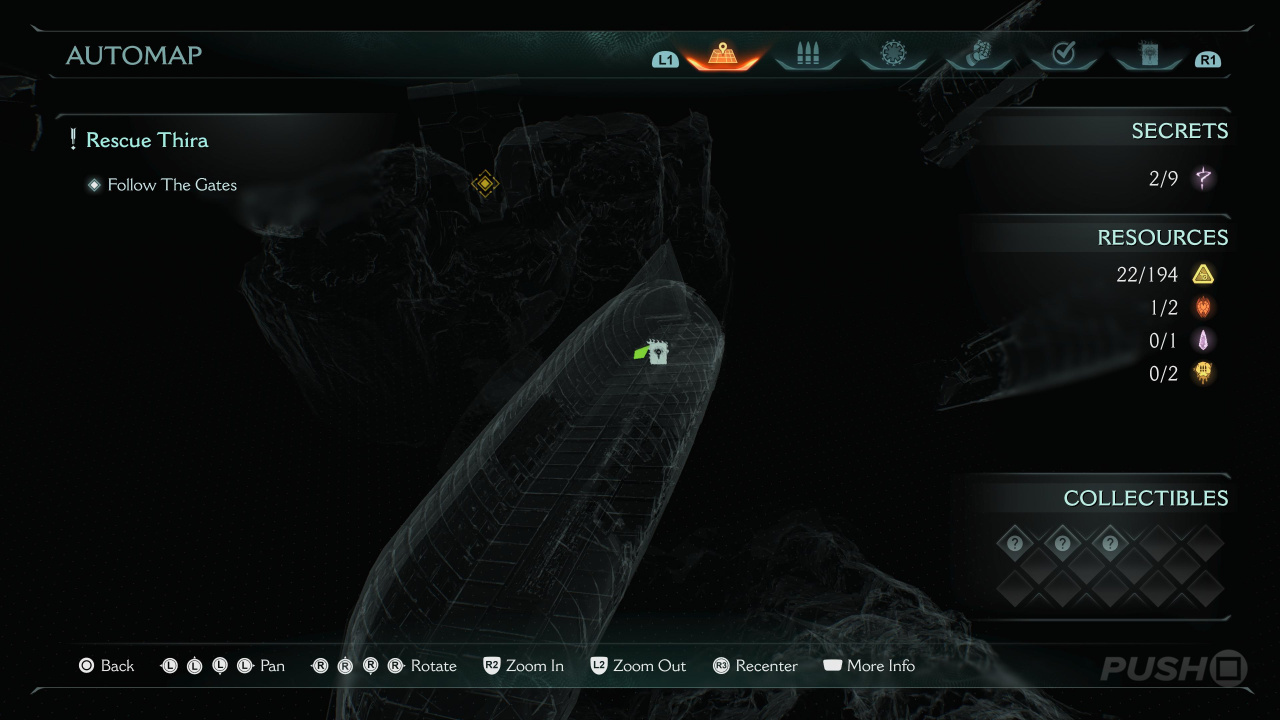
Task: Switch to the bullets arsenal tab
Action: (807, 54)
